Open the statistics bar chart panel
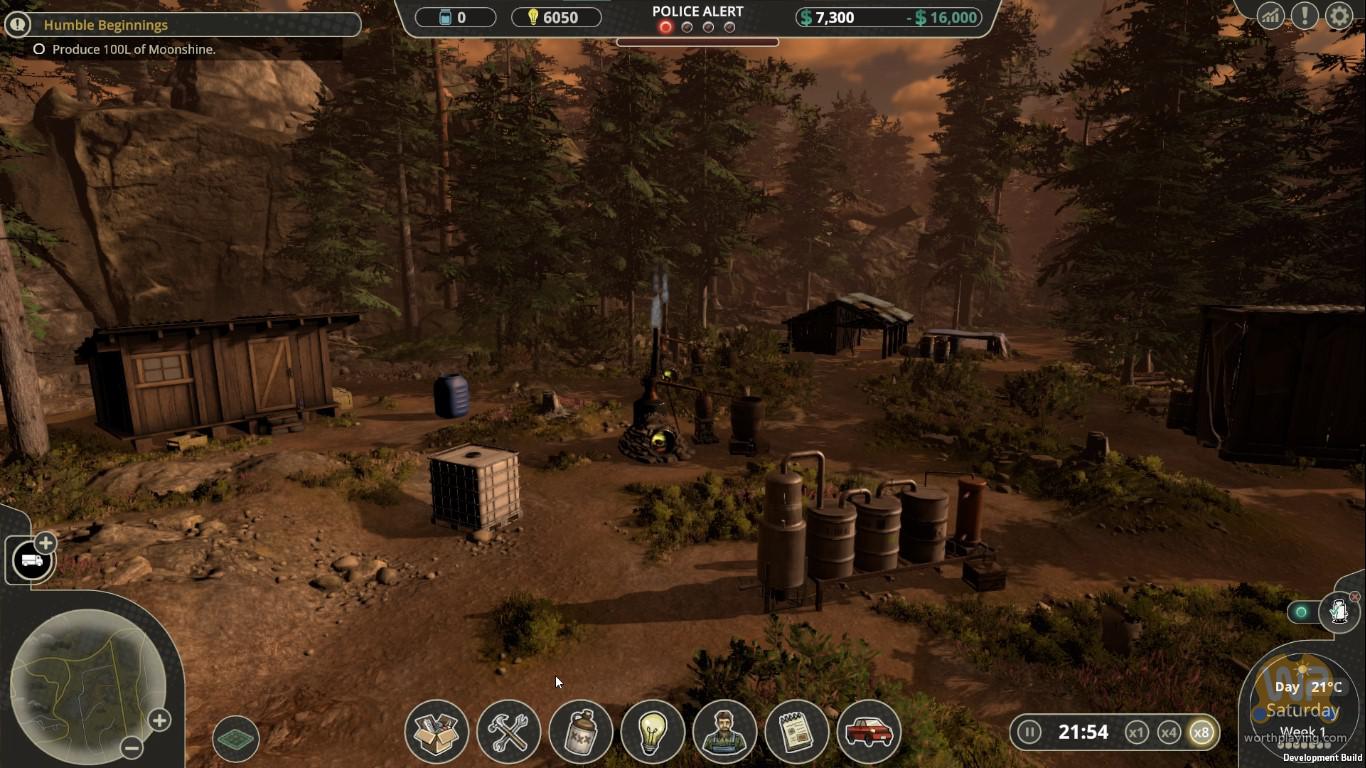Image resolution: width=1366 pixels, height=768 pixels. [1271, 16]
